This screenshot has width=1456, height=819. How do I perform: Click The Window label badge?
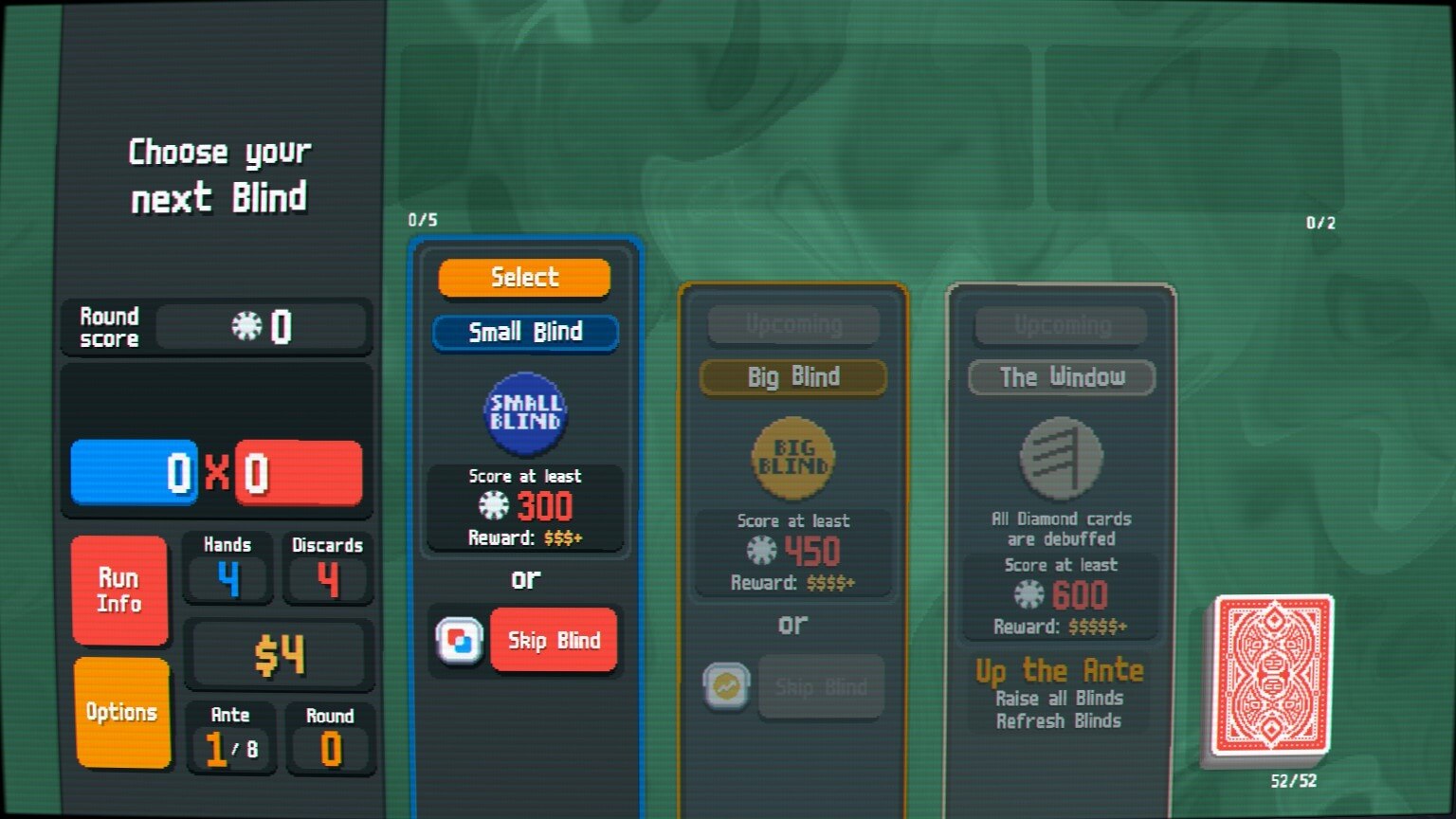[x=1061, y=377]
